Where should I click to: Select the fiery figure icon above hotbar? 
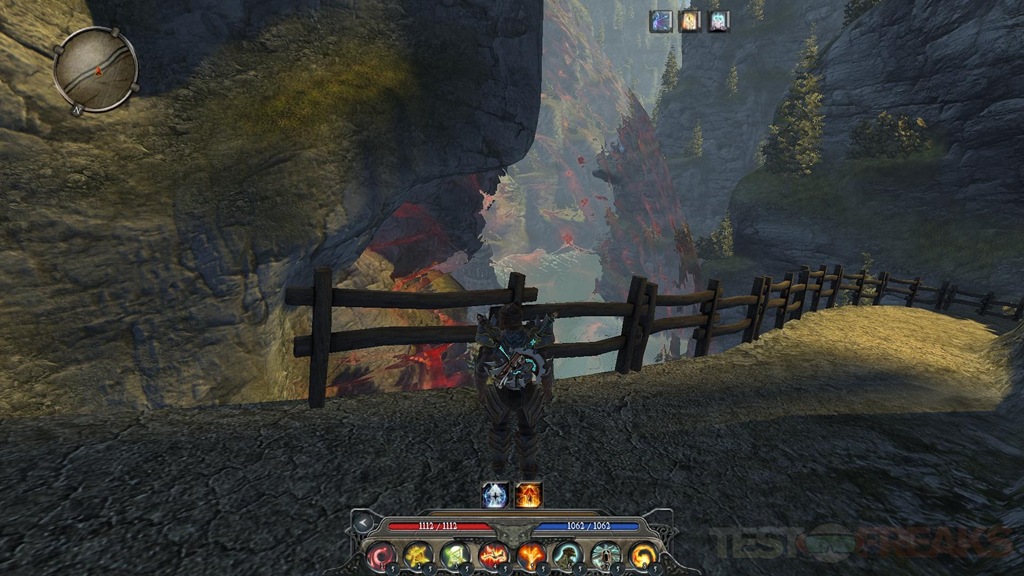(x=528, y=494)
